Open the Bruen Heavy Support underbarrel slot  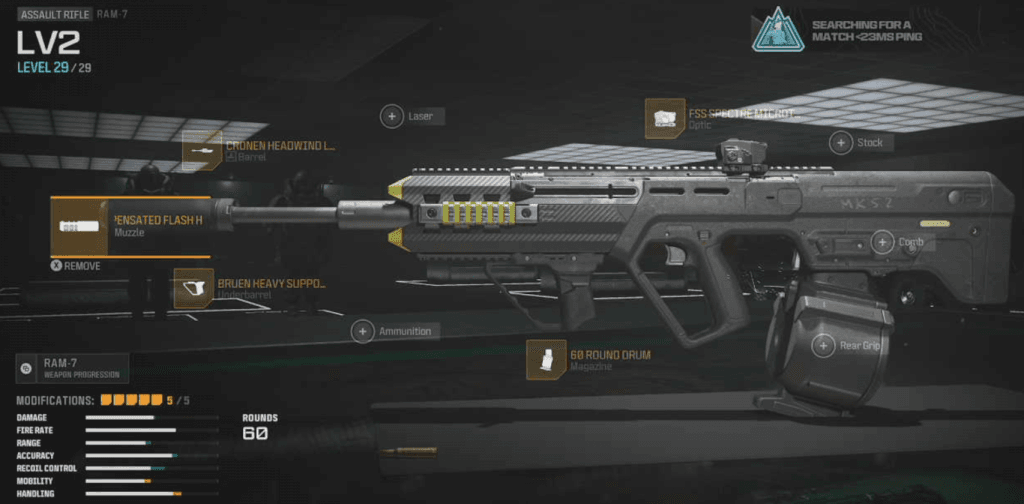tap(194, 288)
